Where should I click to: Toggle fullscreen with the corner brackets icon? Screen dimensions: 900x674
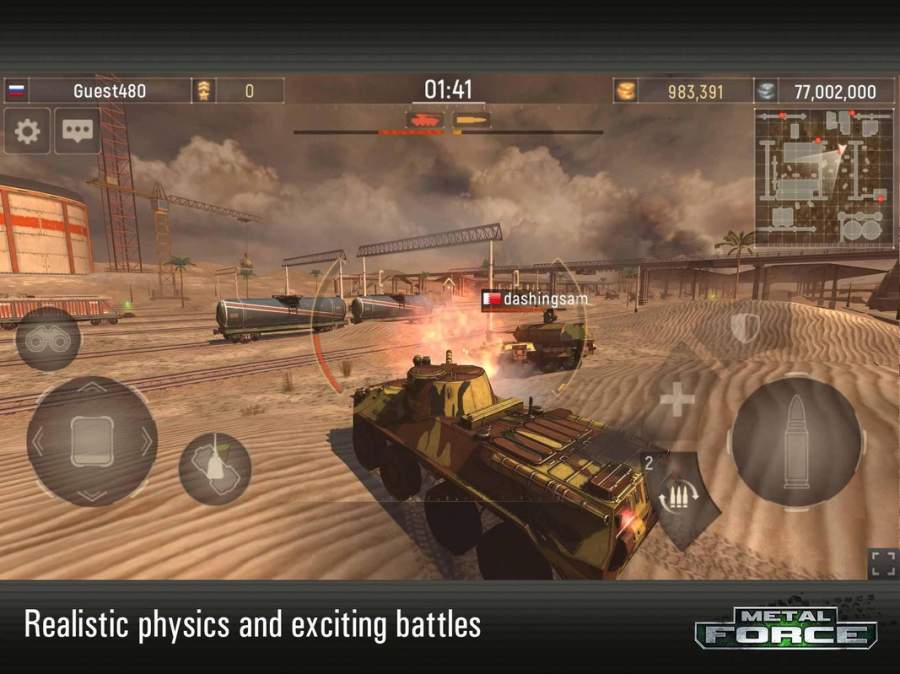(882, 563)
